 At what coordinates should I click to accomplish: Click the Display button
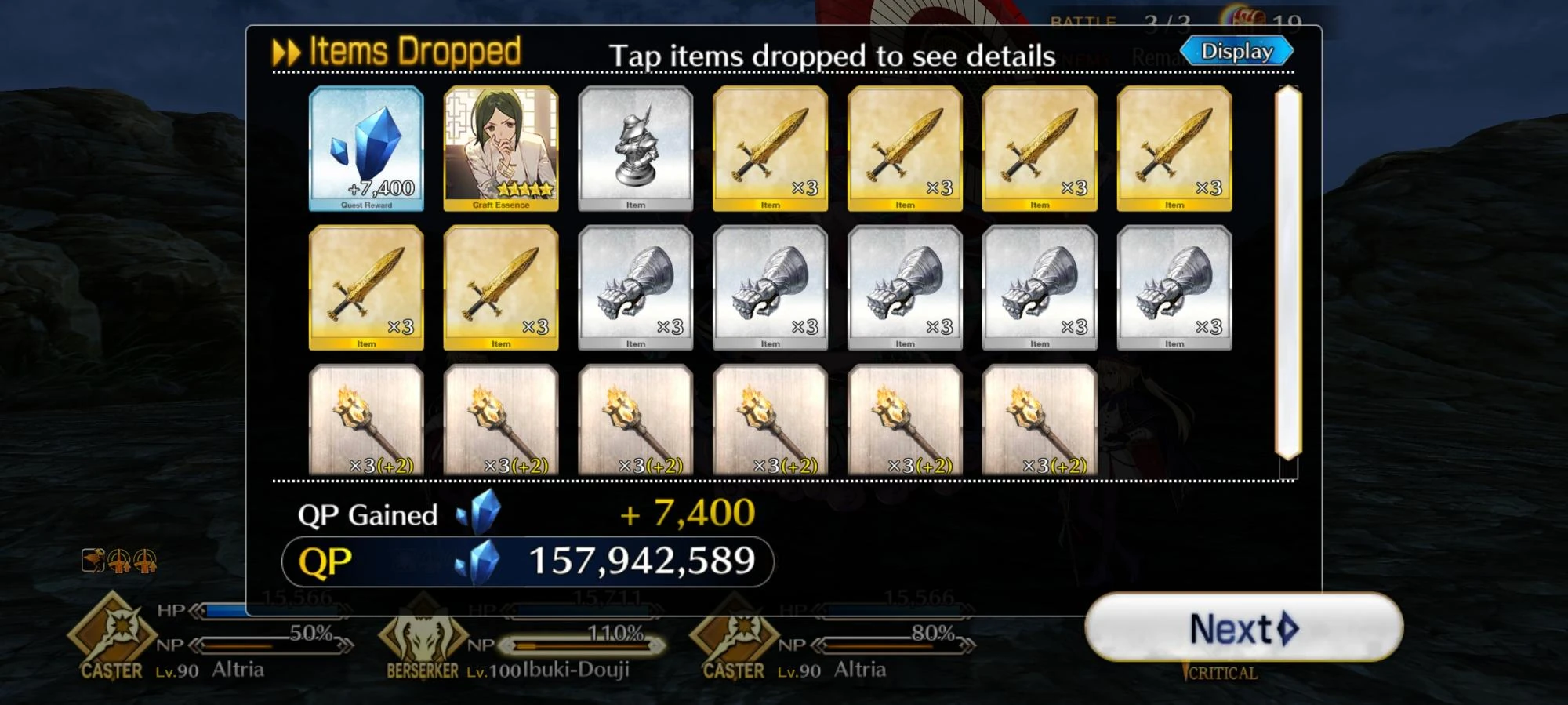click(1237, 49)
